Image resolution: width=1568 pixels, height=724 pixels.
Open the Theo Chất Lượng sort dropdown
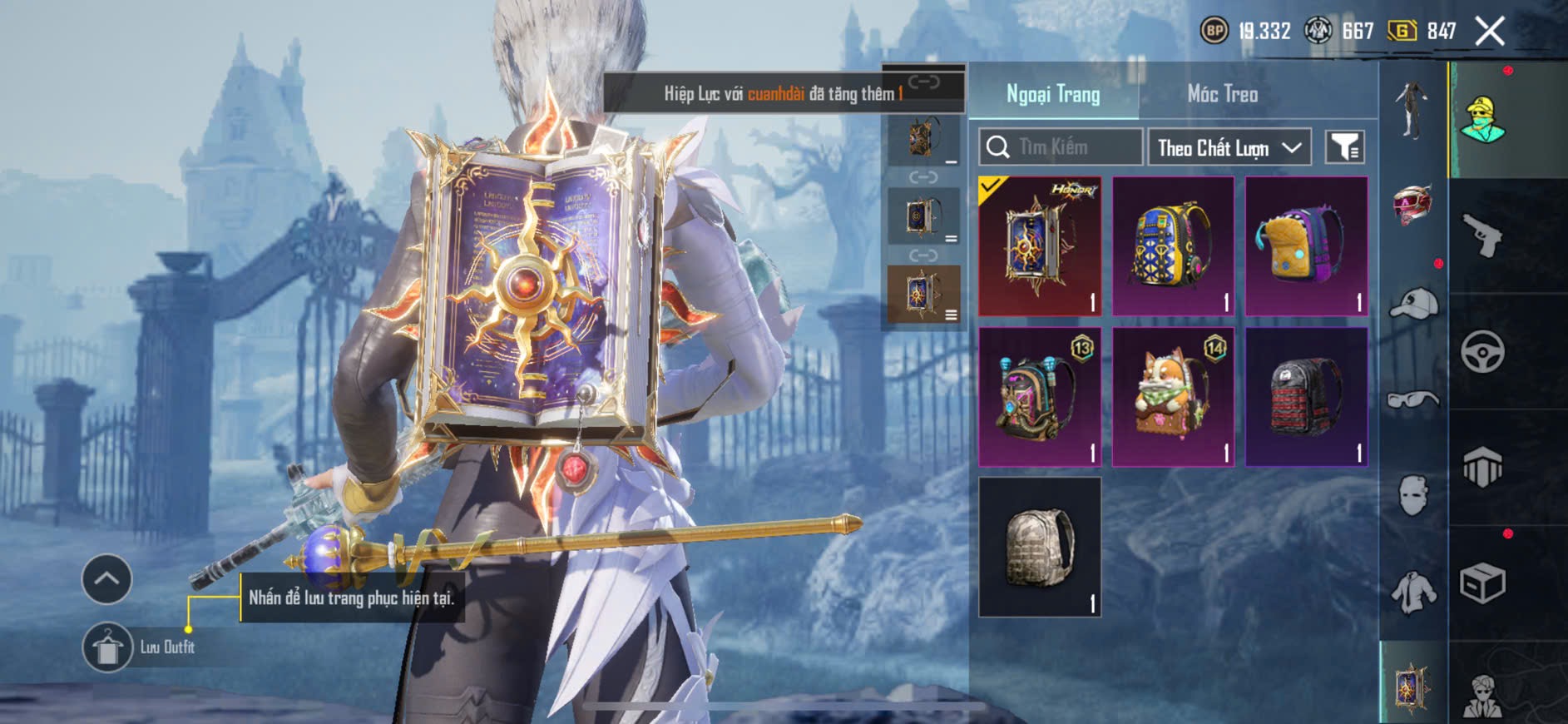pos(1229,148)
